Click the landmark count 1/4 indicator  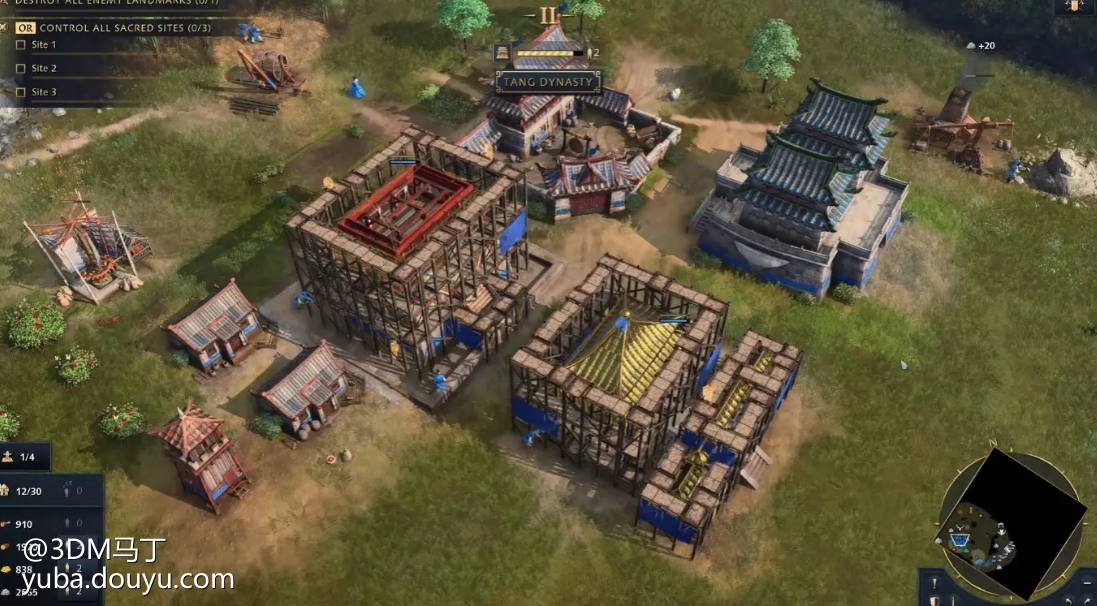tap(22, 457)
